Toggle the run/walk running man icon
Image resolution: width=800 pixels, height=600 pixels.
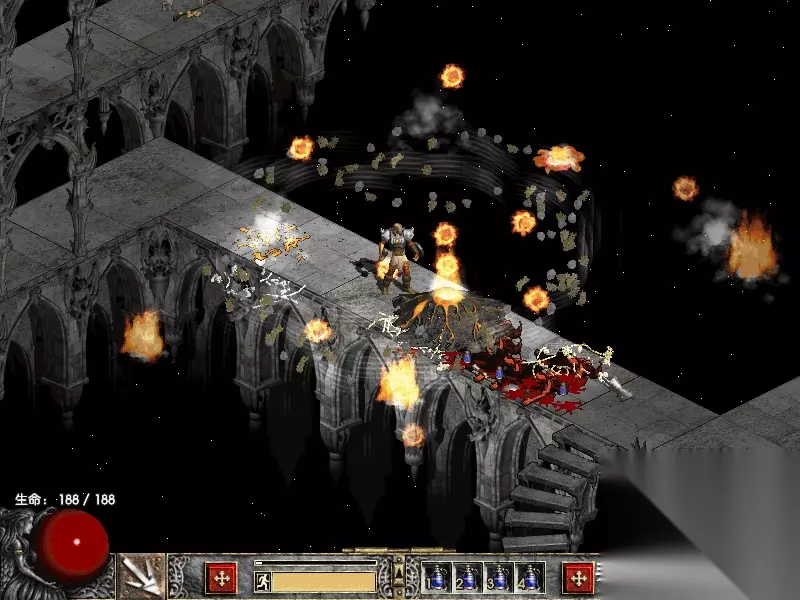[263, 581]
